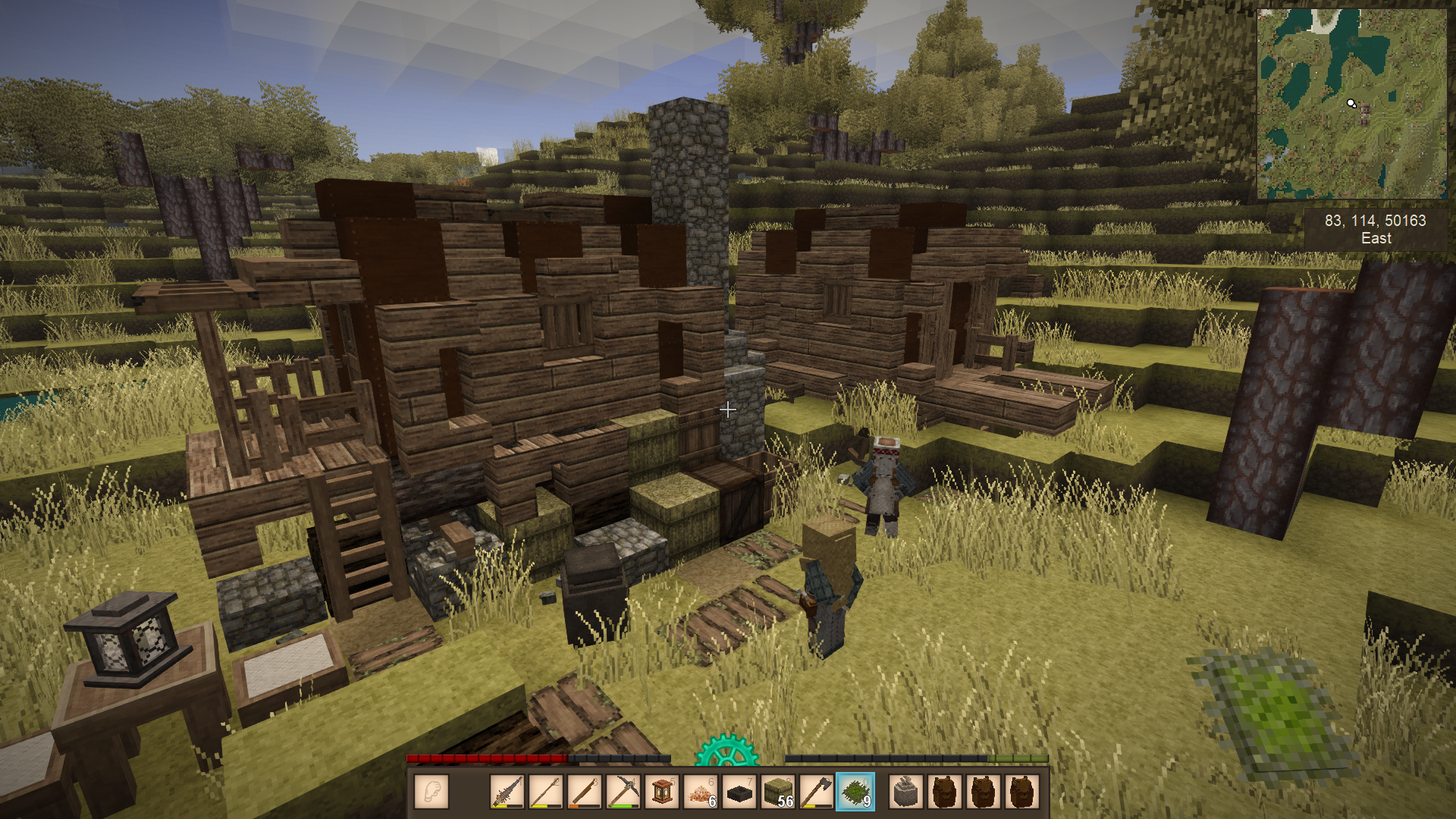1456x819 pixels.
Task: Select the spiked club hotbar slot
Action: click(x=507, y=792)
